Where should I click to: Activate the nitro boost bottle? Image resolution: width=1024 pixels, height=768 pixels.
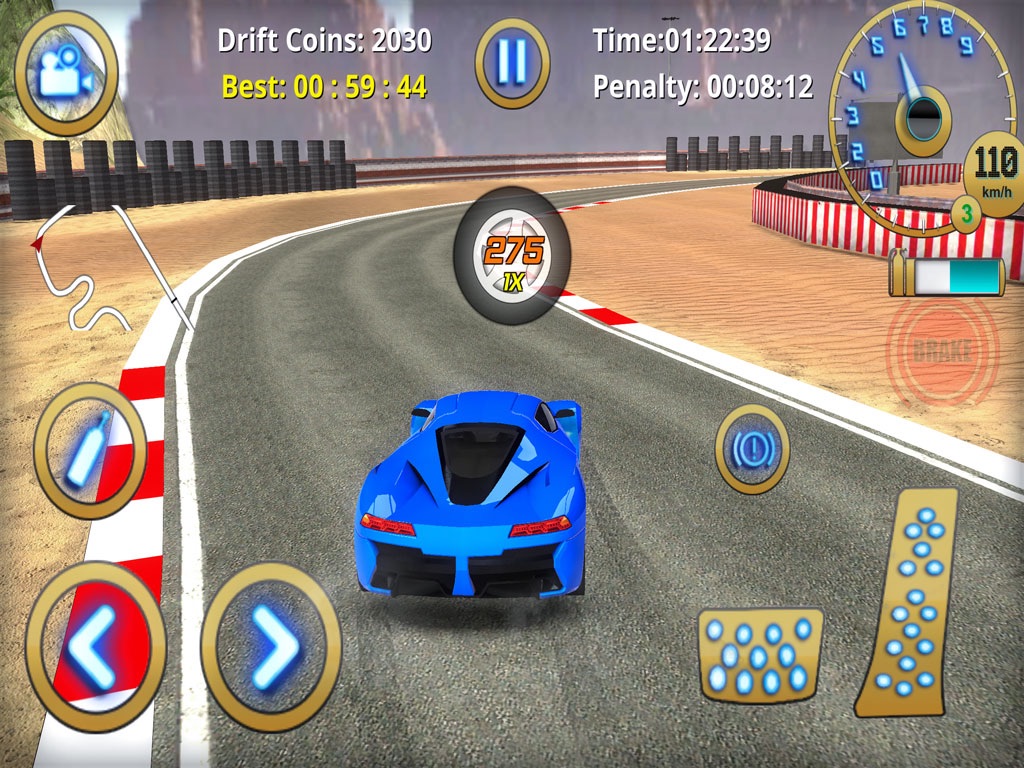[x=90, y=451]
